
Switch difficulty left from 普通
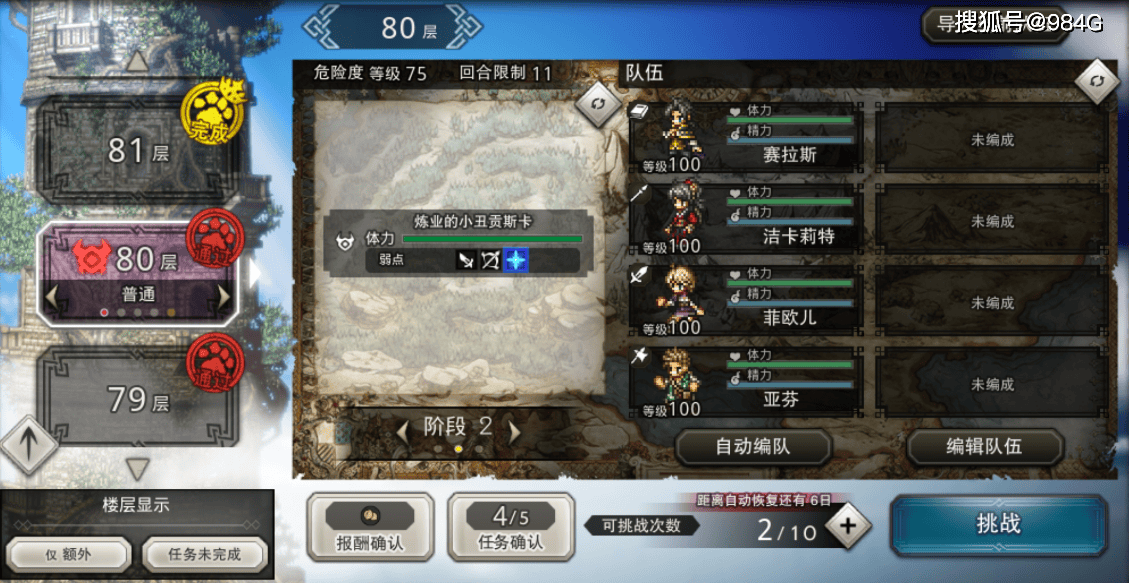coord(52,297)
